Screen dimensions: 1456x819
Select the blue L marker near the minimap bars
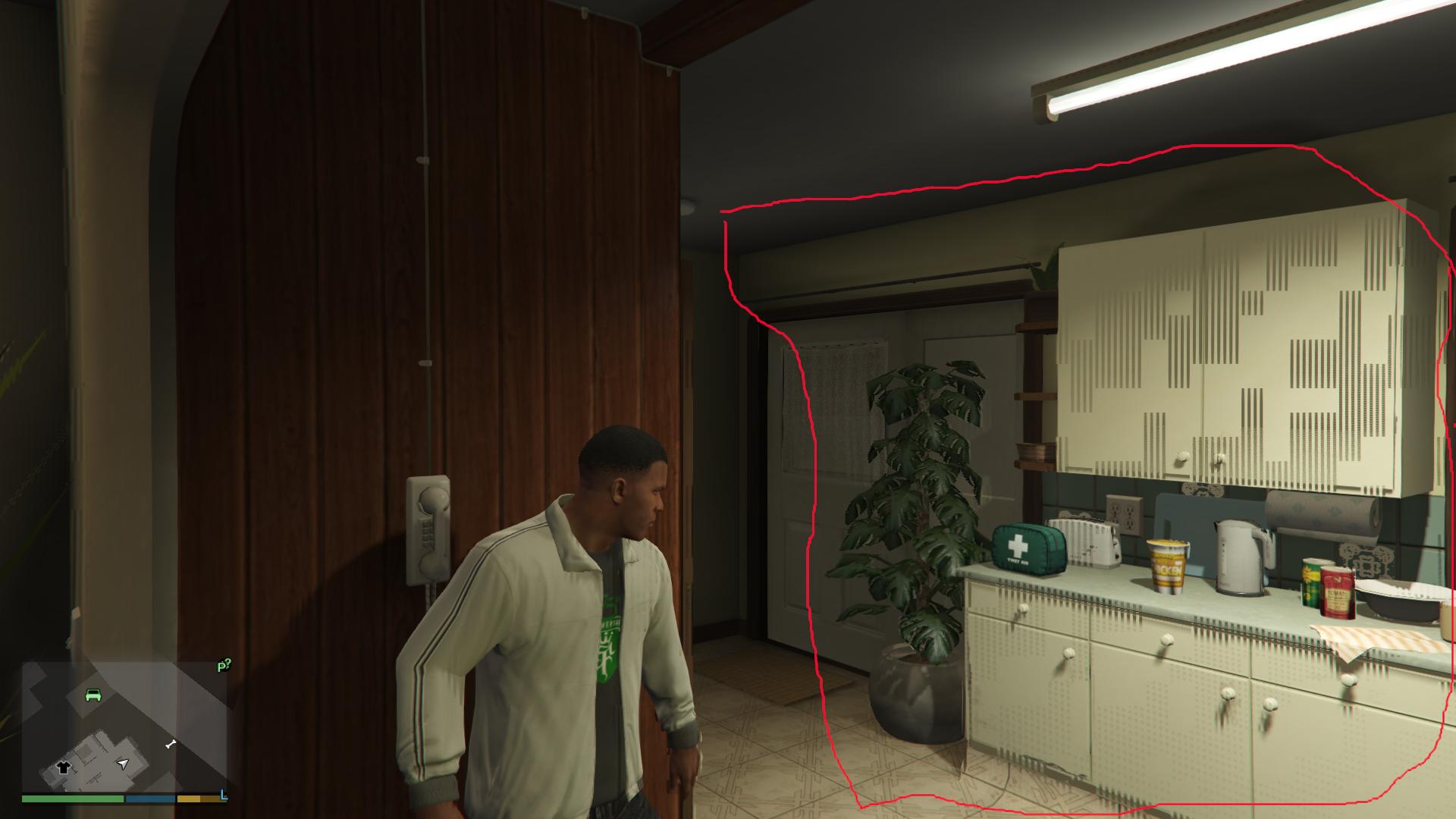pyautogui.click(x=223, y=797)
